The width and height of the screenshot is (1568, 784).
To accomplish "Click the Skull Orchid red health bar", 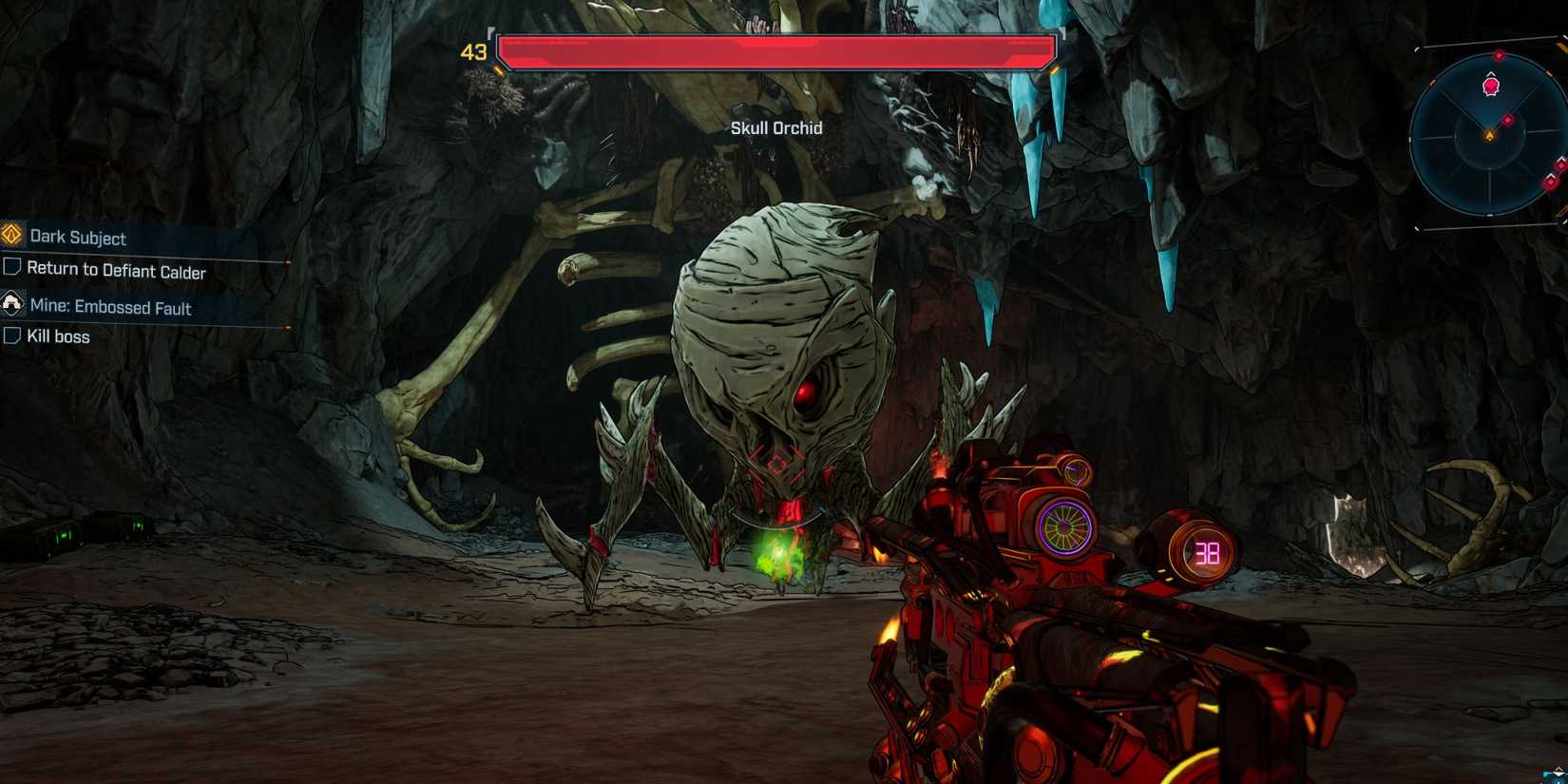I will click(776, 50).
